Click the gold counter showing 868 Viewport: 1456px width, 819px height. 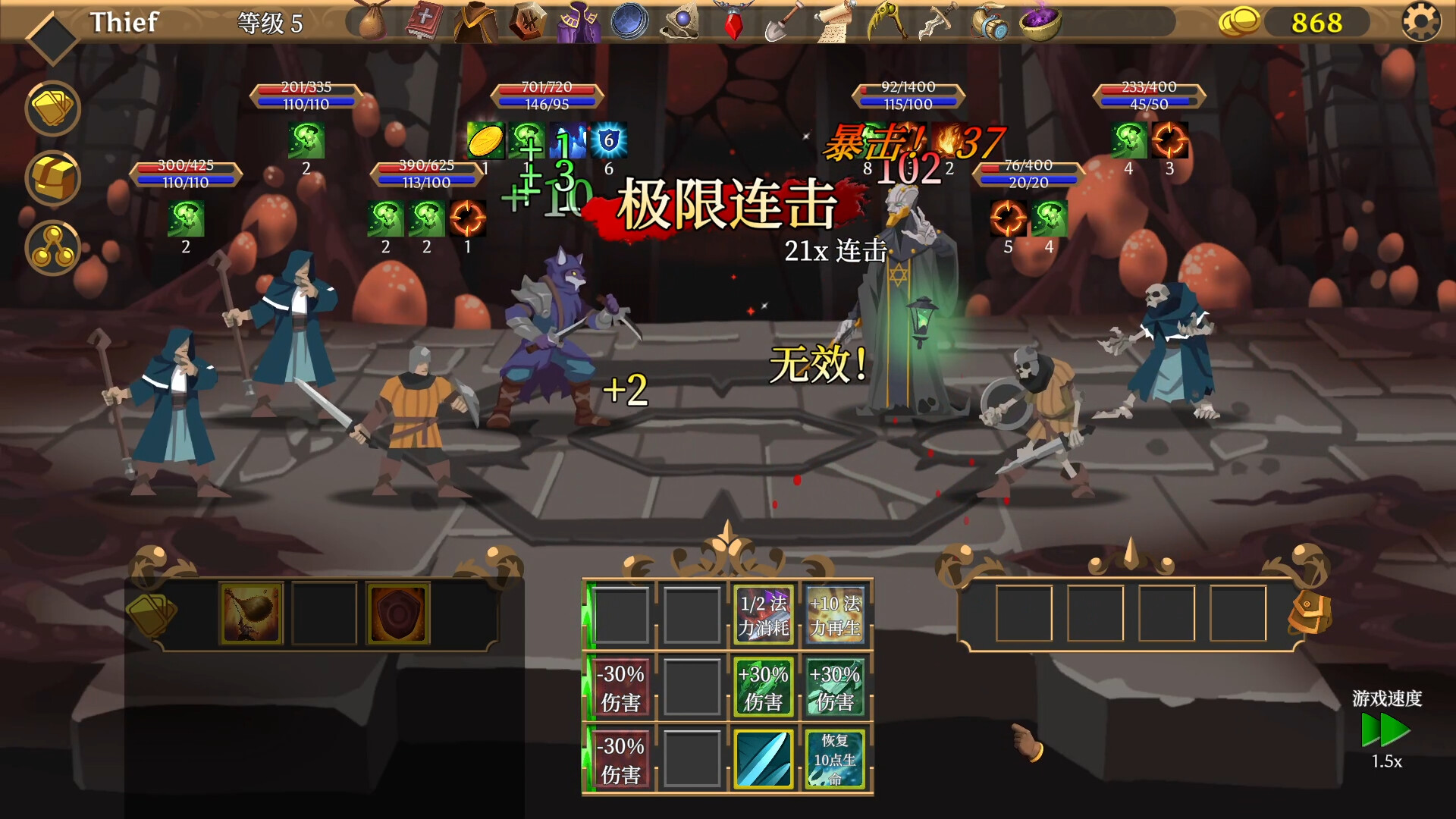[1318, 23]
